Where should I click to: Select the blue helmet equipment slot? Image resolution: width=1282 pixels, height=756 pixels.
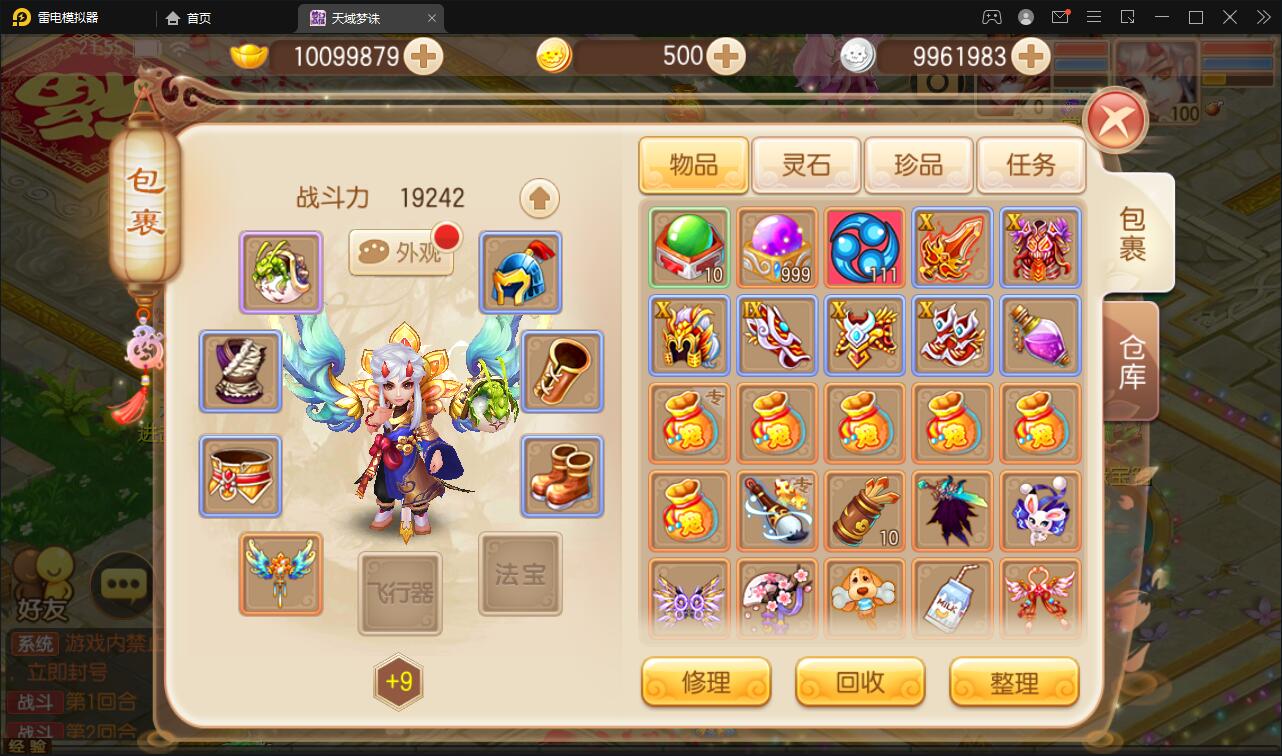[520, 272]
